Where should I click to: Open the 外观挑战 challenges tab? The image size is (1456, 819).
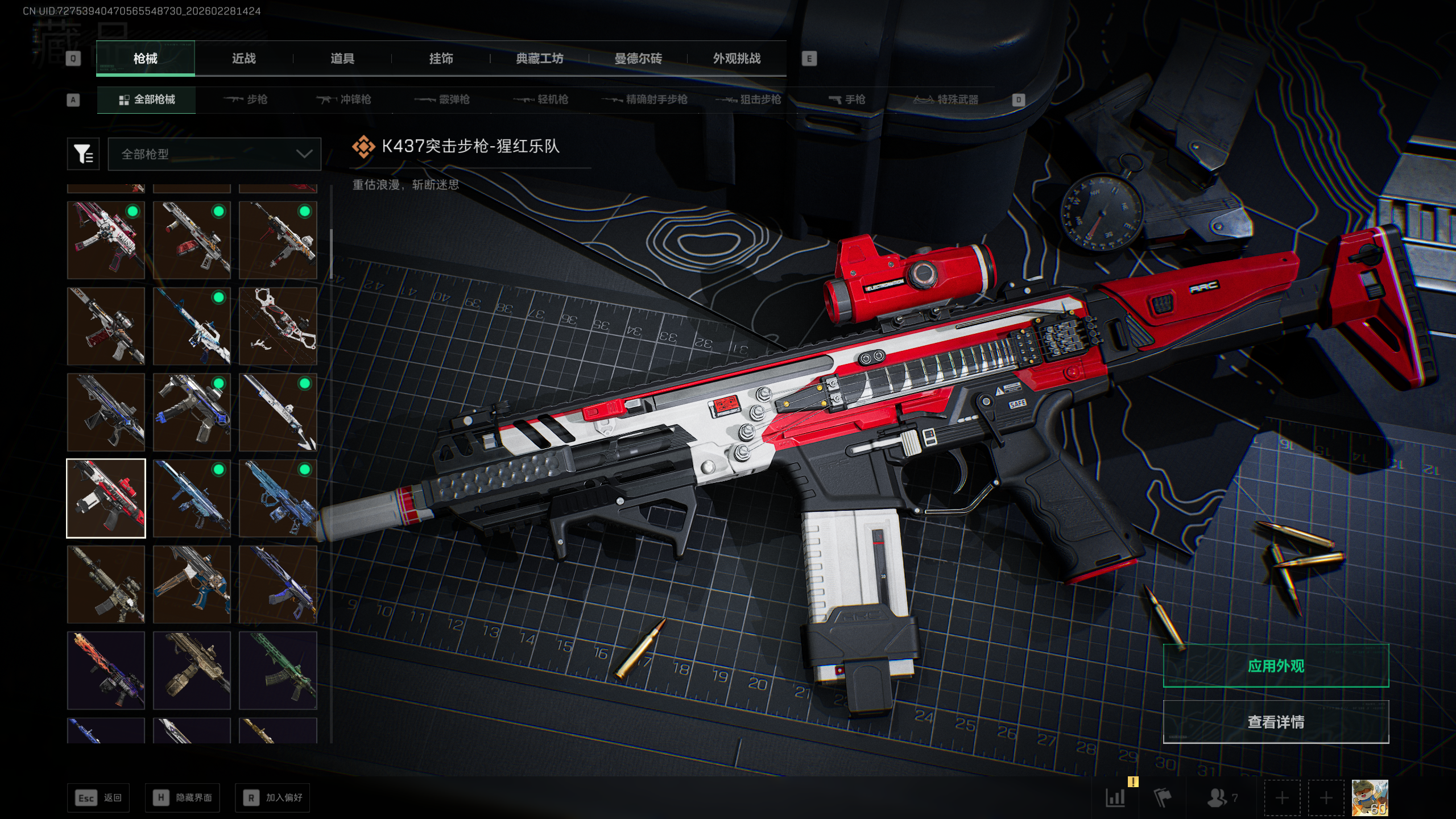[737, 59]
